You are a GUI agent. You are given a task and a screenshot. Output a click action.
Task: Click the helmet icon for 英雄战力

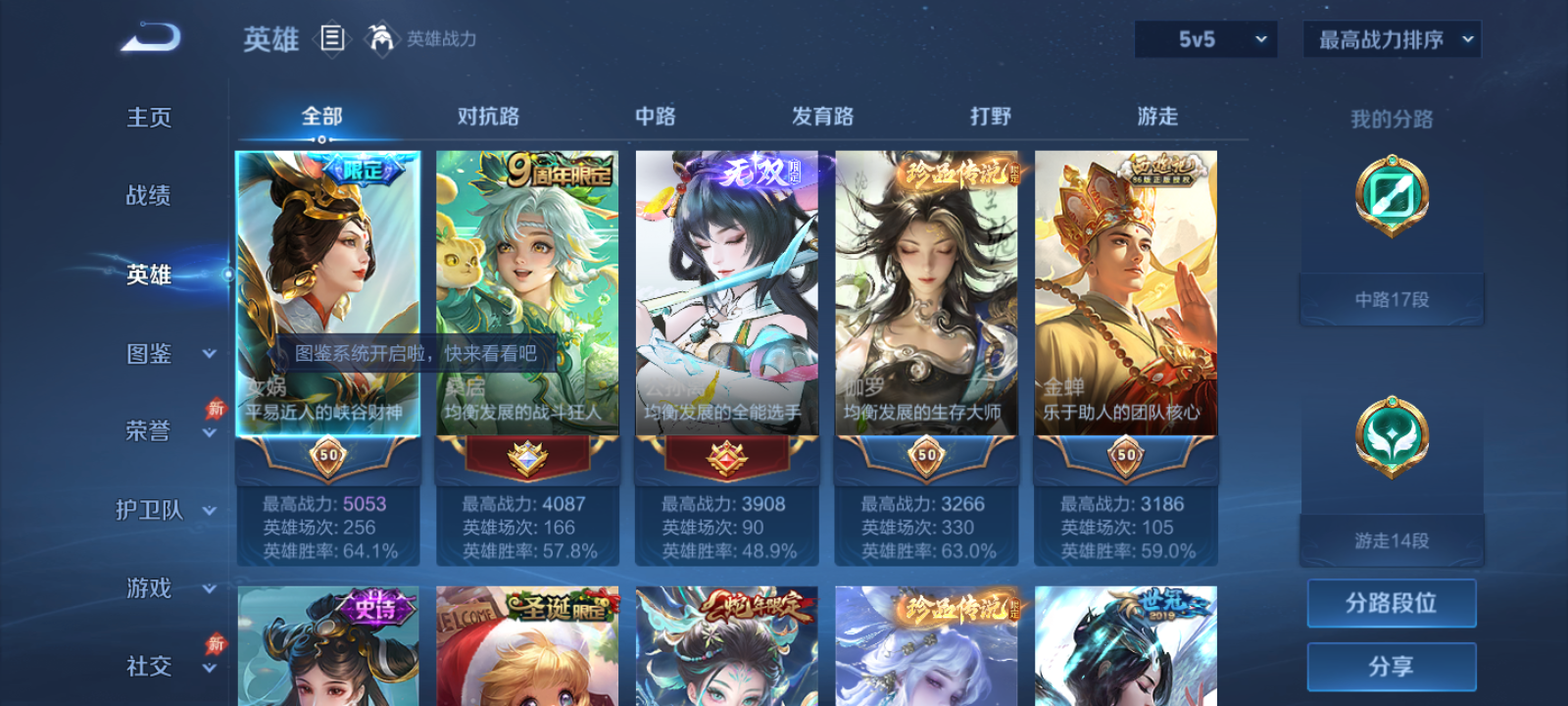click(381, 39)
